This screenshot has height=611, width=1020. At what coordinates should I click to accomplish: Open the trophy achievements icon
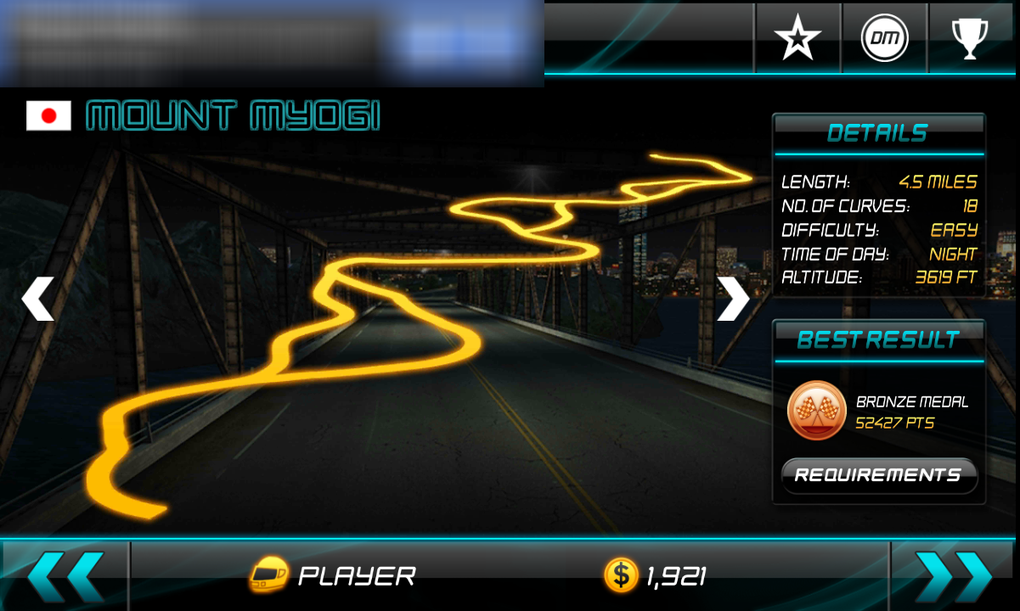[969, 39]
